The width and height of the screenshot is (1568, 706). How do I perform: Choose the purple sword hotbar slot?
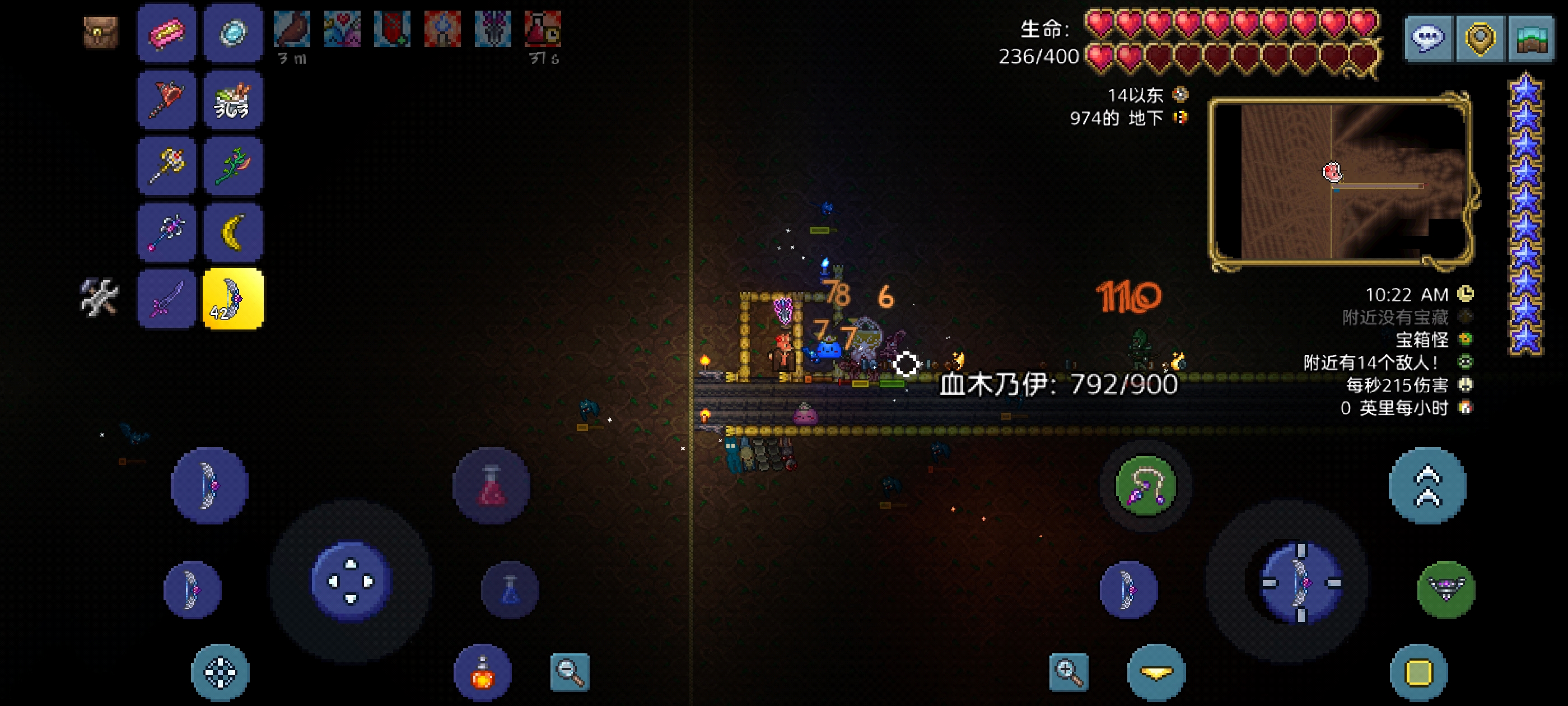coord(167,299)
